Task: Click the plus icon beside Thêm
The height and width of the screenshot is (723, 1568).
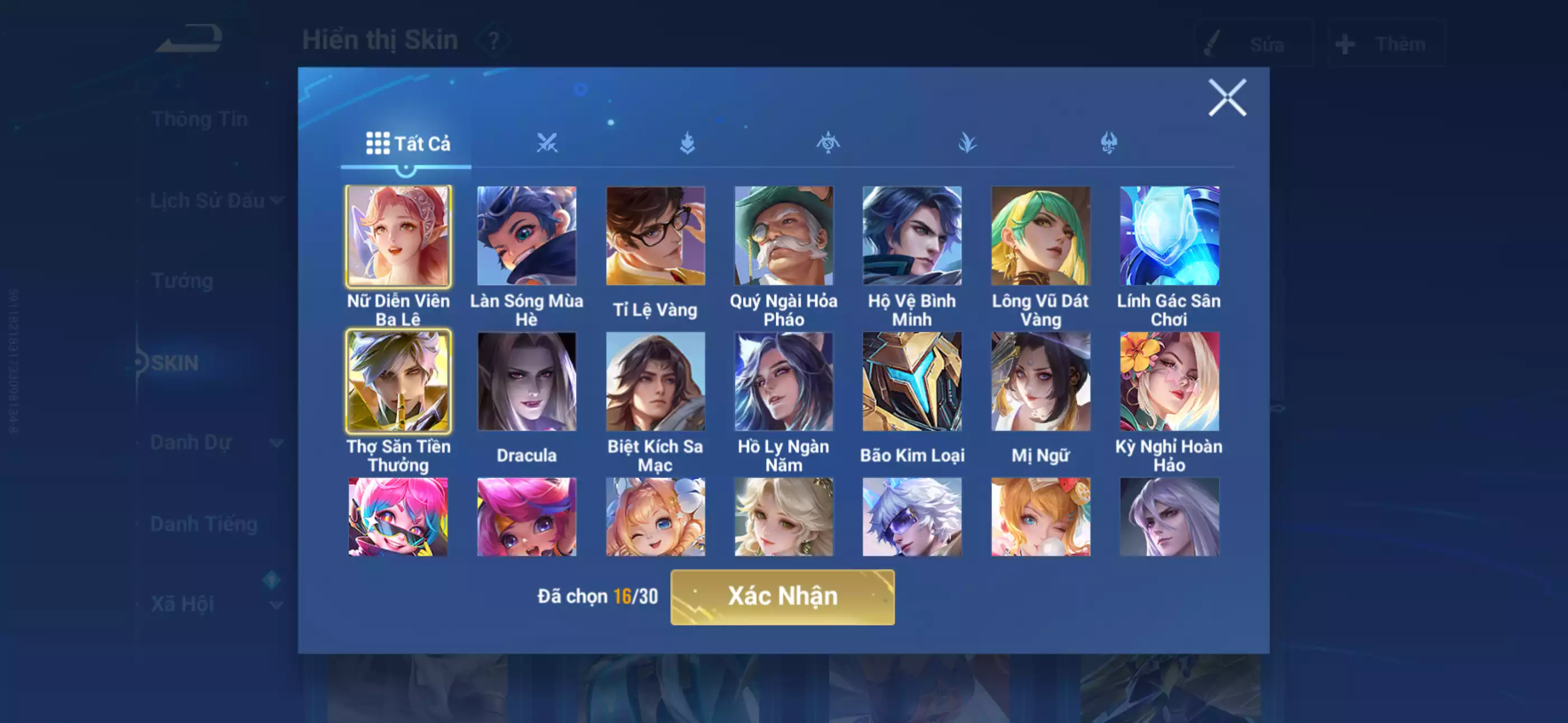Action: [1345, 43]
